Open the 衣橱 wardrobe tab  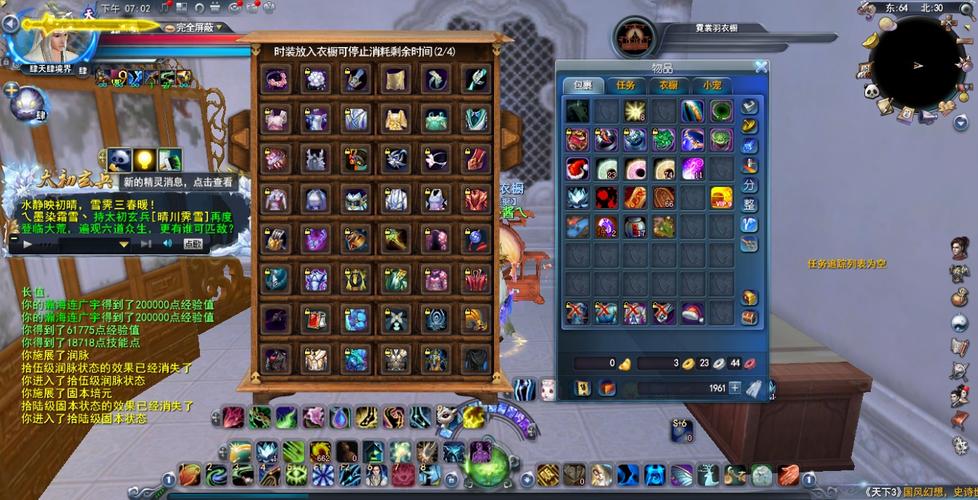pyautogui.click(x=668, y=86)
